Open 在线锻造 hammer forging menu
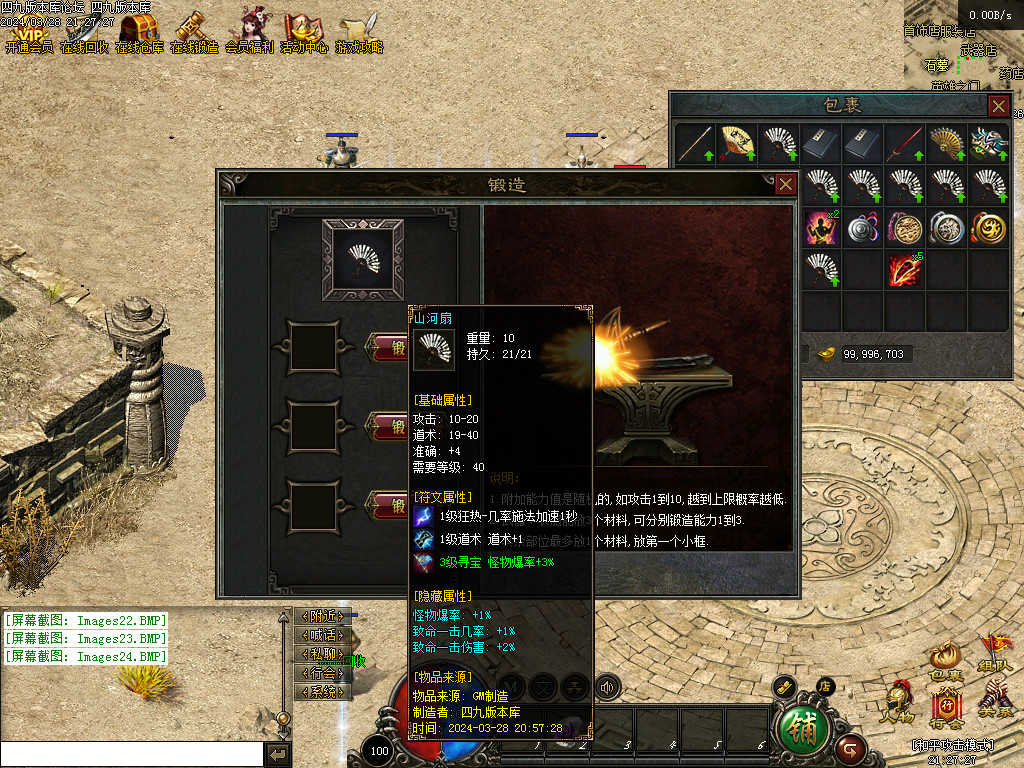Screen dimensions: 1024x768 [193, 30]
